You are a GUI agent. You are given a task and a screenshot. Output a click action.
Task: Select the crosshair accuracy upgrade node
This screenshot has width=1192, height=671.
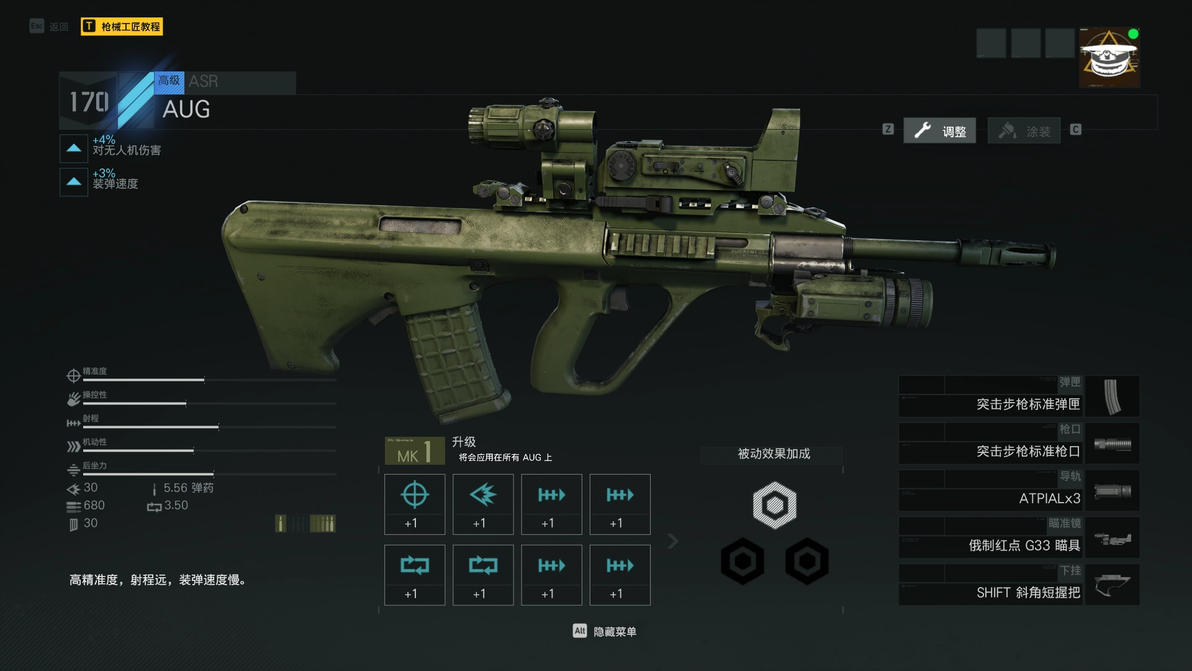(415, 504)
